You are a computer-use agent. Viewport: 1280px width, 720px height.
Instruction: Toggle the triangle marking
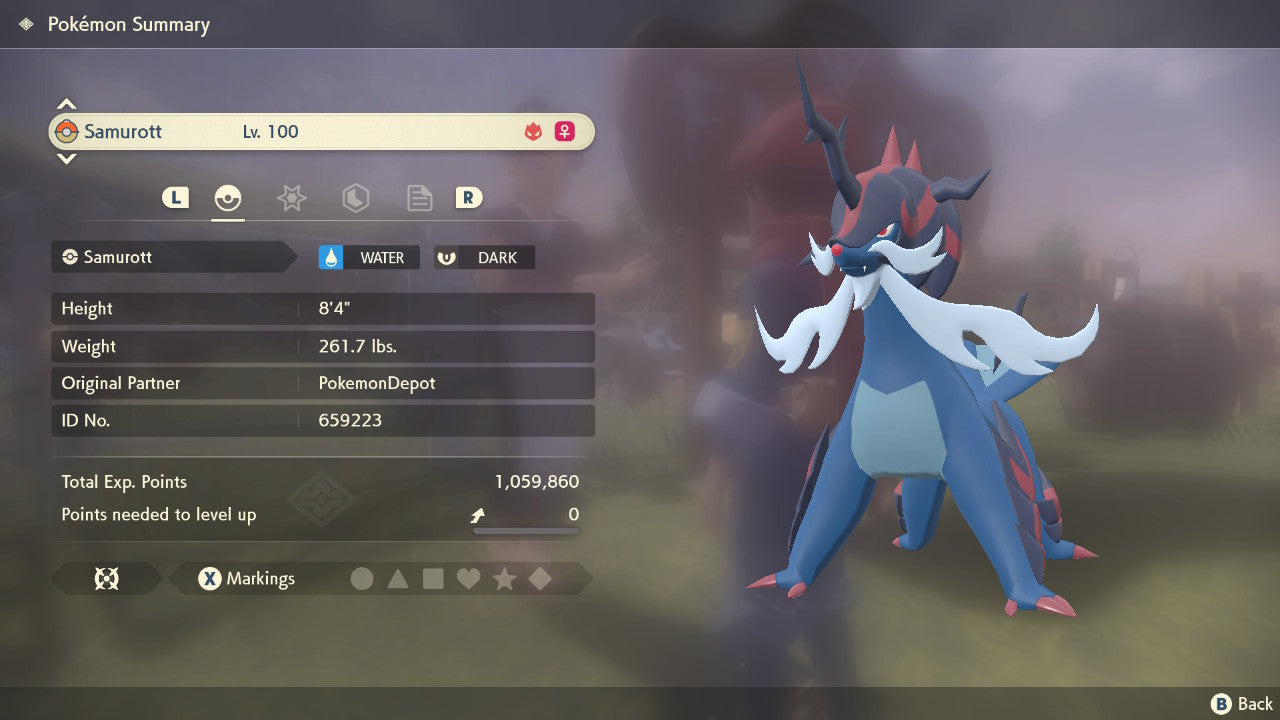(398, 579)
